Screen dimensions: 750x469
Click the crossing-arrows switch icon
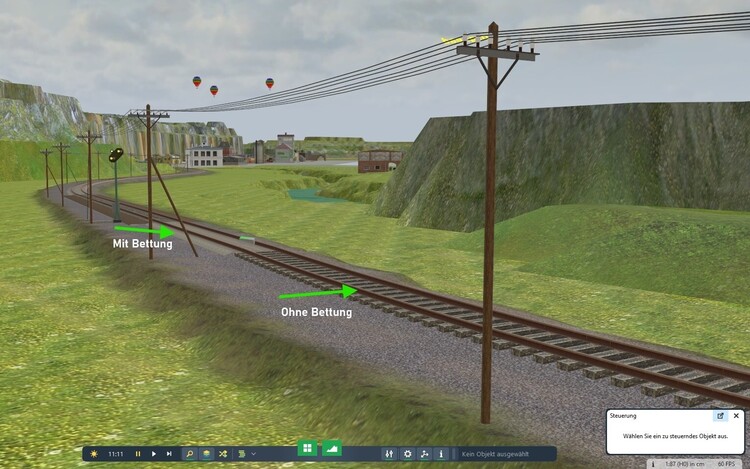pos(222,454)
